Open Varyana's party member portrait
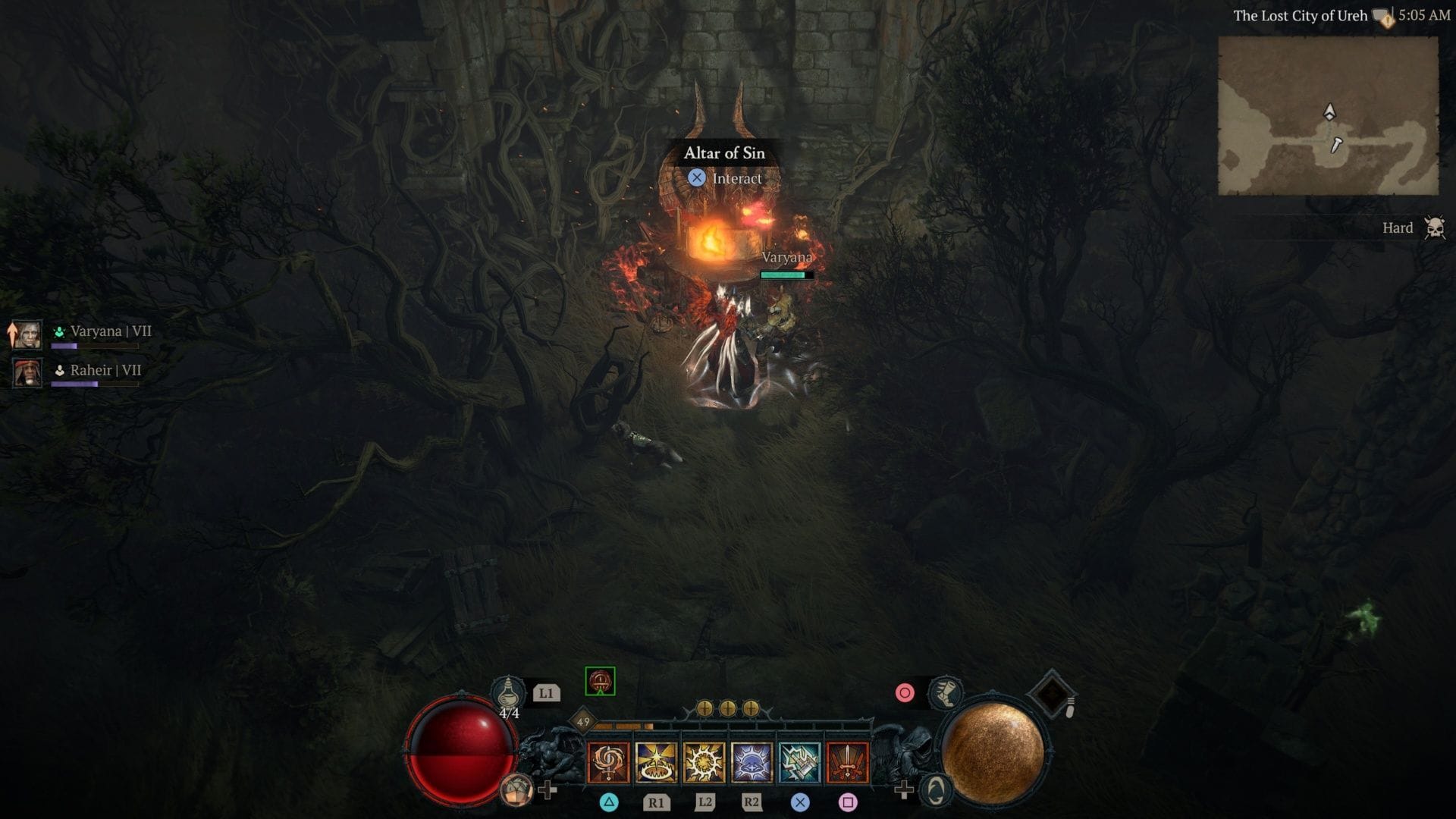This screenshot has height=819, width=1456. (x=27, y=336)
